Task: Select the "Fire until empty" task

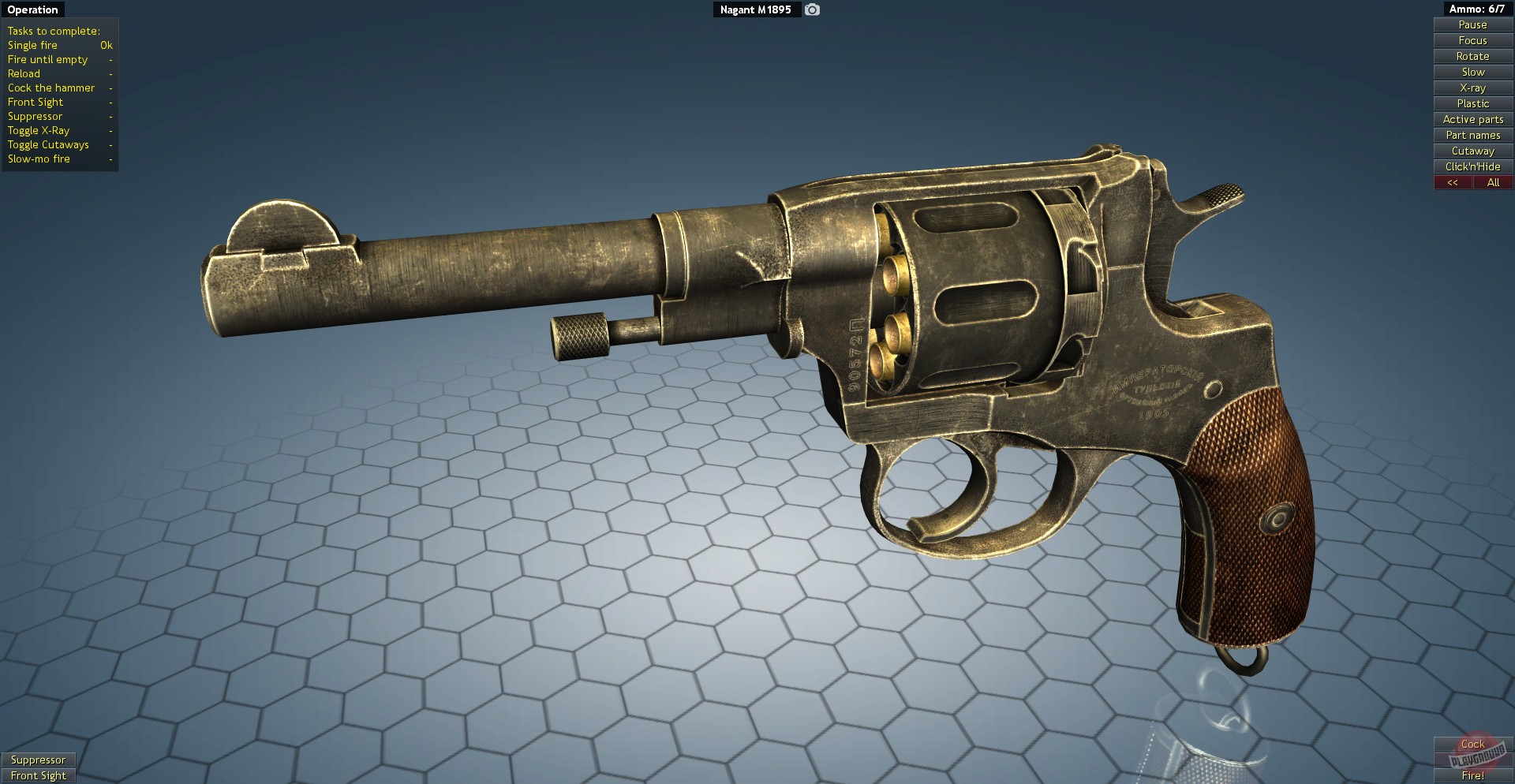Action: coord(47,59)
